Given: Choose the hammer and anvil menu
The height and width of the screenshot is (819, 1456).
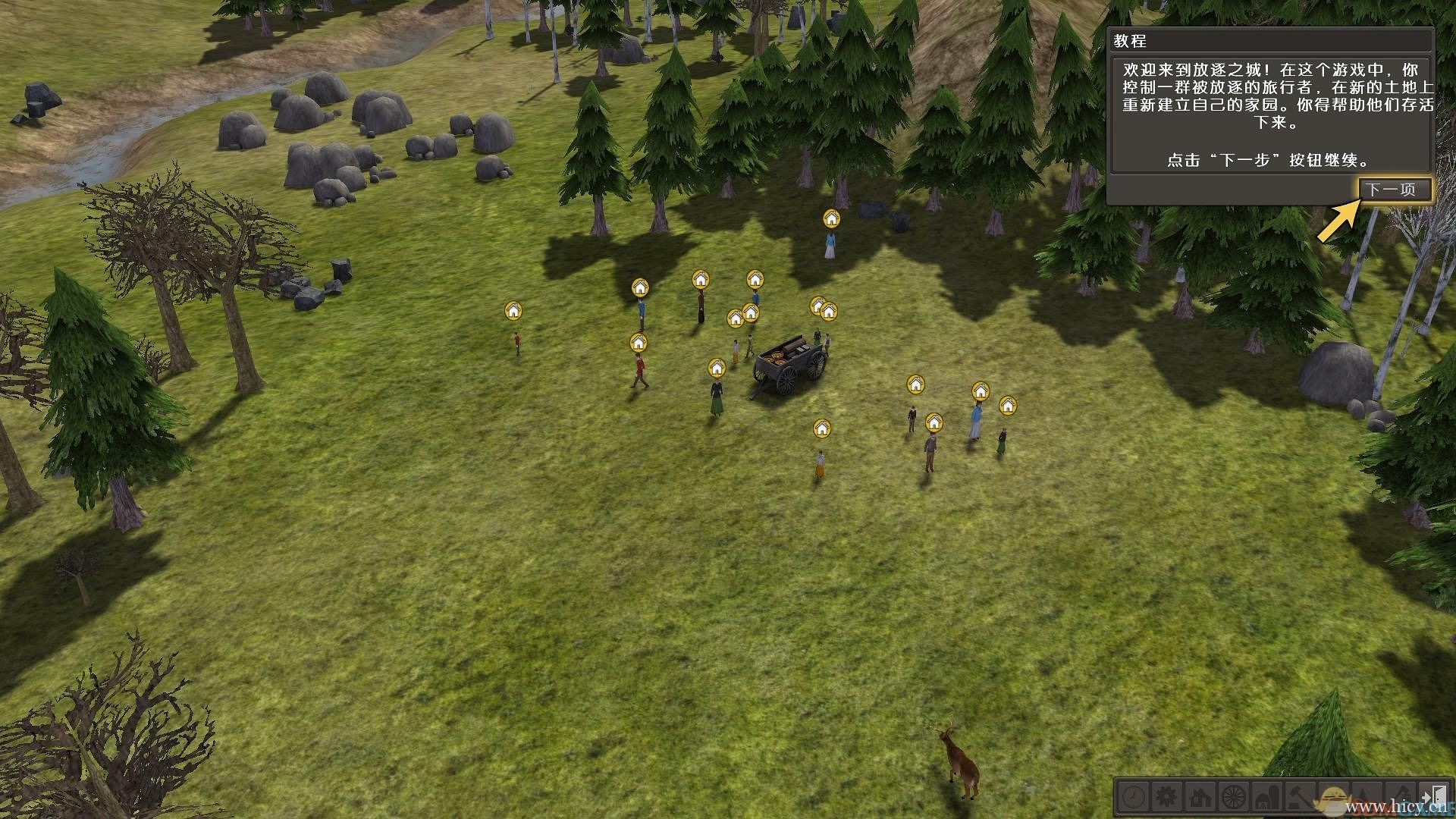Looking at the screenshot, I should click(x=1301, y=797).
